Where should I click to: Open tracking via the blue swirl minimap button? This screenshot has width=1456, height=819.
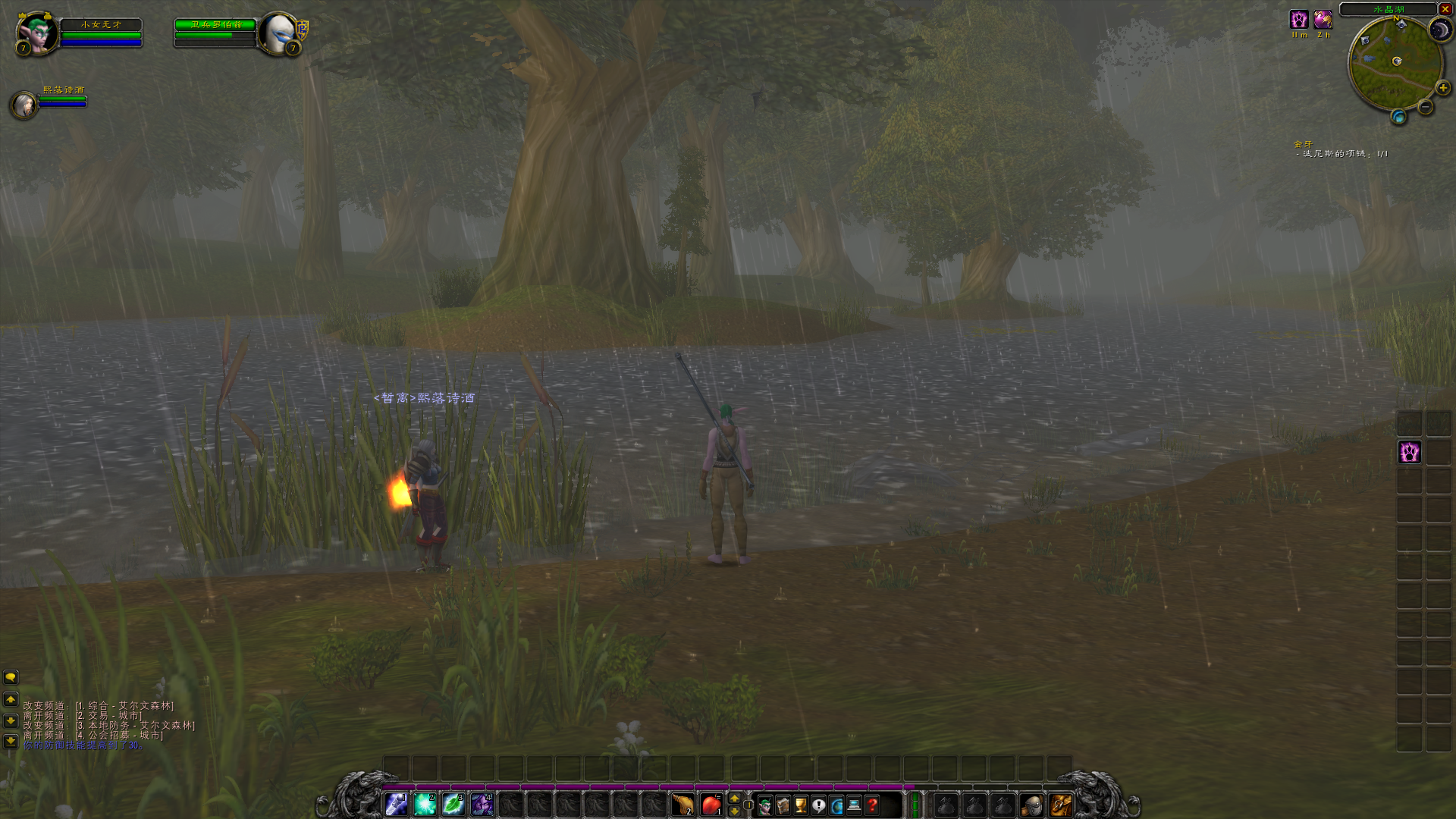[x=1398, y=117]
